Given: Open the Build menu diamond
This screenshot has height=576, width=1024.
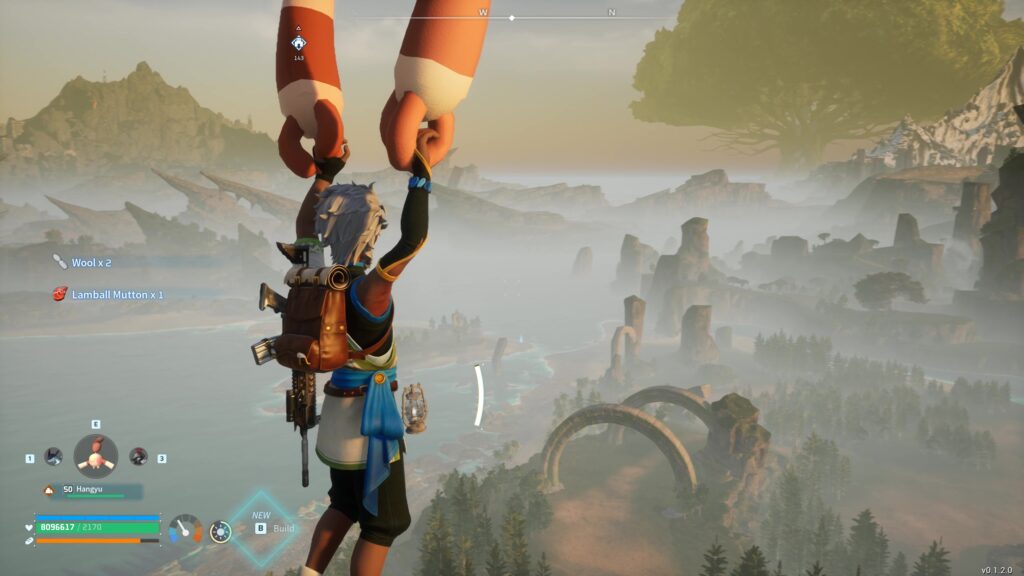Looking at the screenshot, I should [x=260, y=528].
